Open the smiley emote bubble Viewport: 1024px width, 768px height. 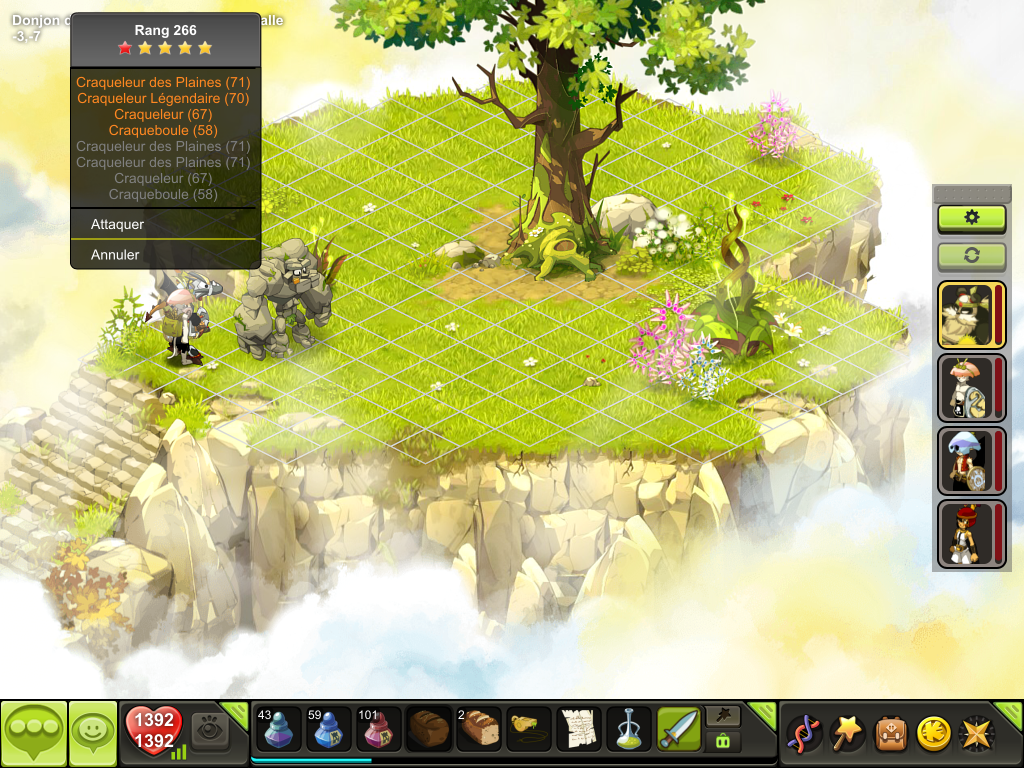point(93,733)
